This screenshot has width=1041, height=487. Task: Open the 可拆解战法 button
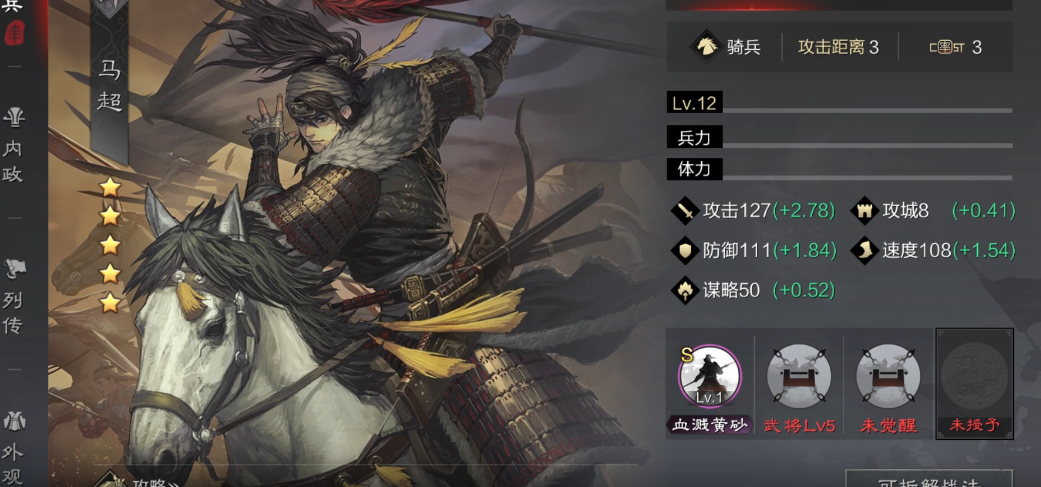point(928,480)
